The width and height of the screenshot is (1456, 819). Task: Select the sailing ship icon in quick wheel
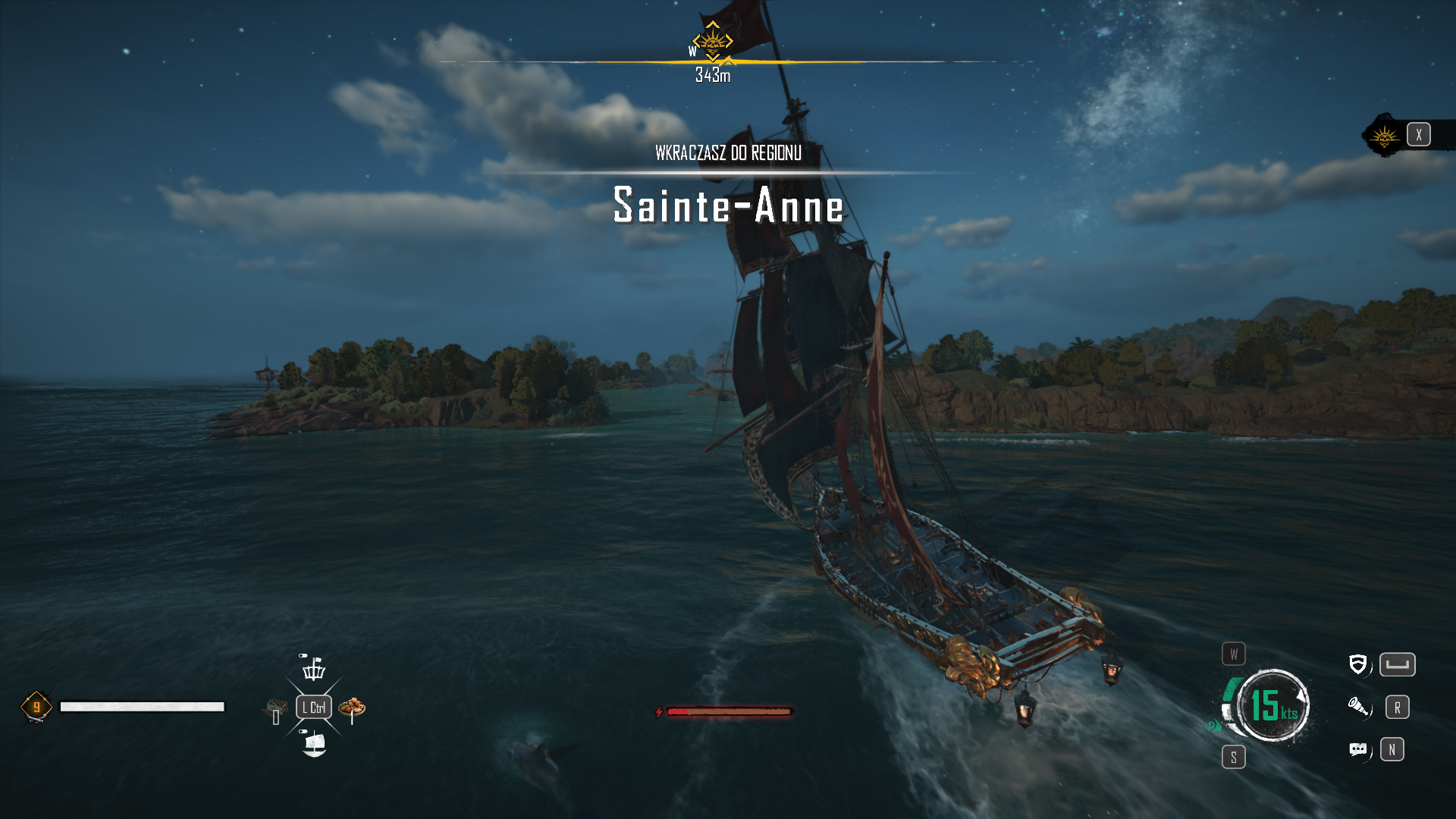tap(314, 744)
